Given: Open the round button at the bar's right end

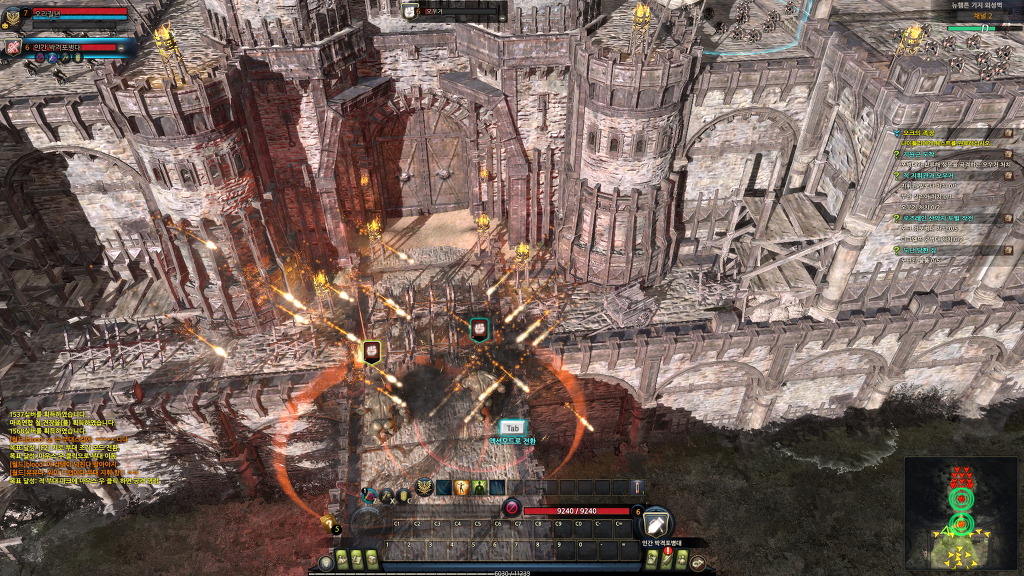Looking at the screenshot, I should tap(697, 563).
